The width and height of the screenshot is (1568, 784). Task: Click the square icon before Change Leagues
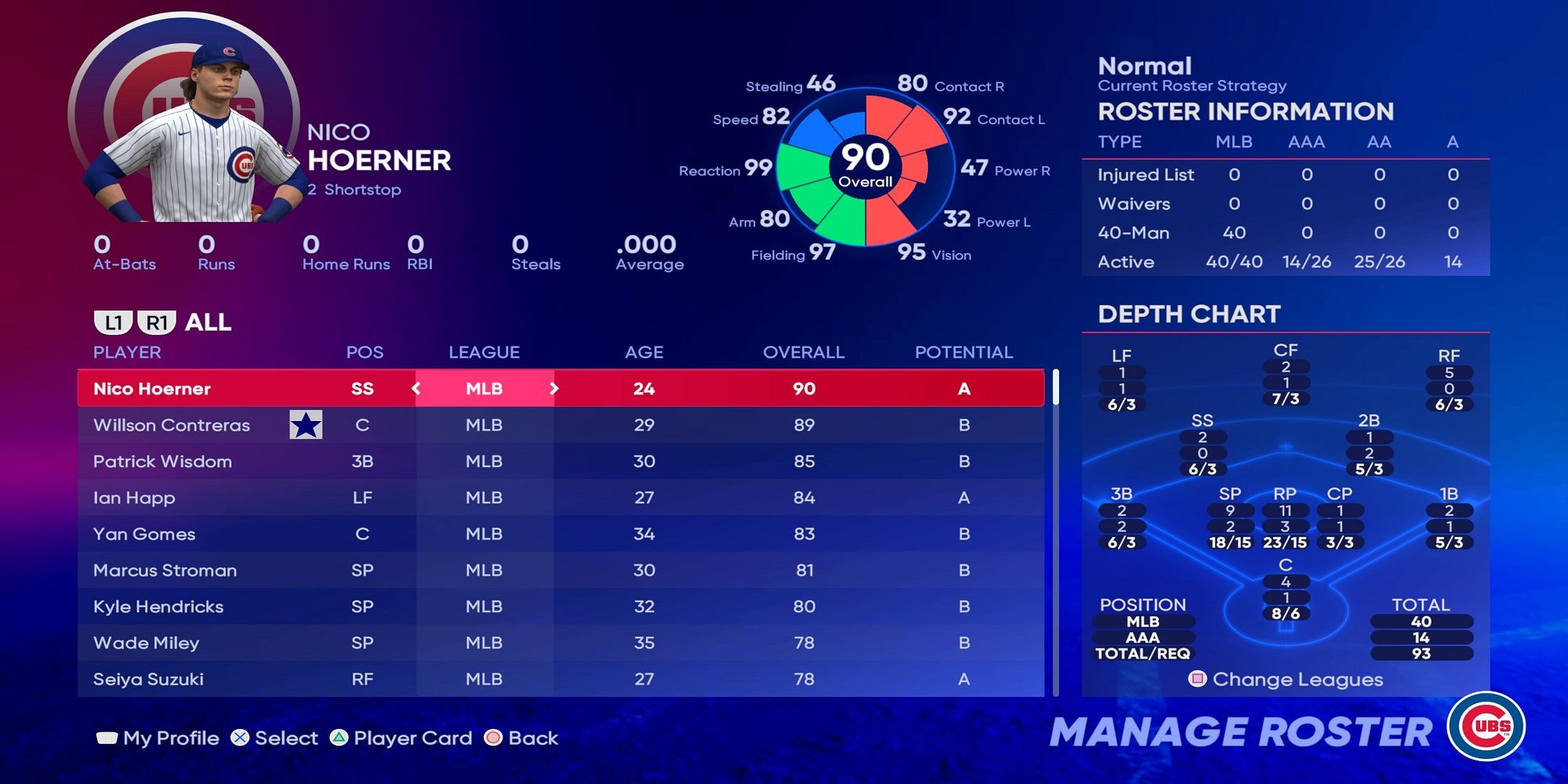click(1197, 681)
